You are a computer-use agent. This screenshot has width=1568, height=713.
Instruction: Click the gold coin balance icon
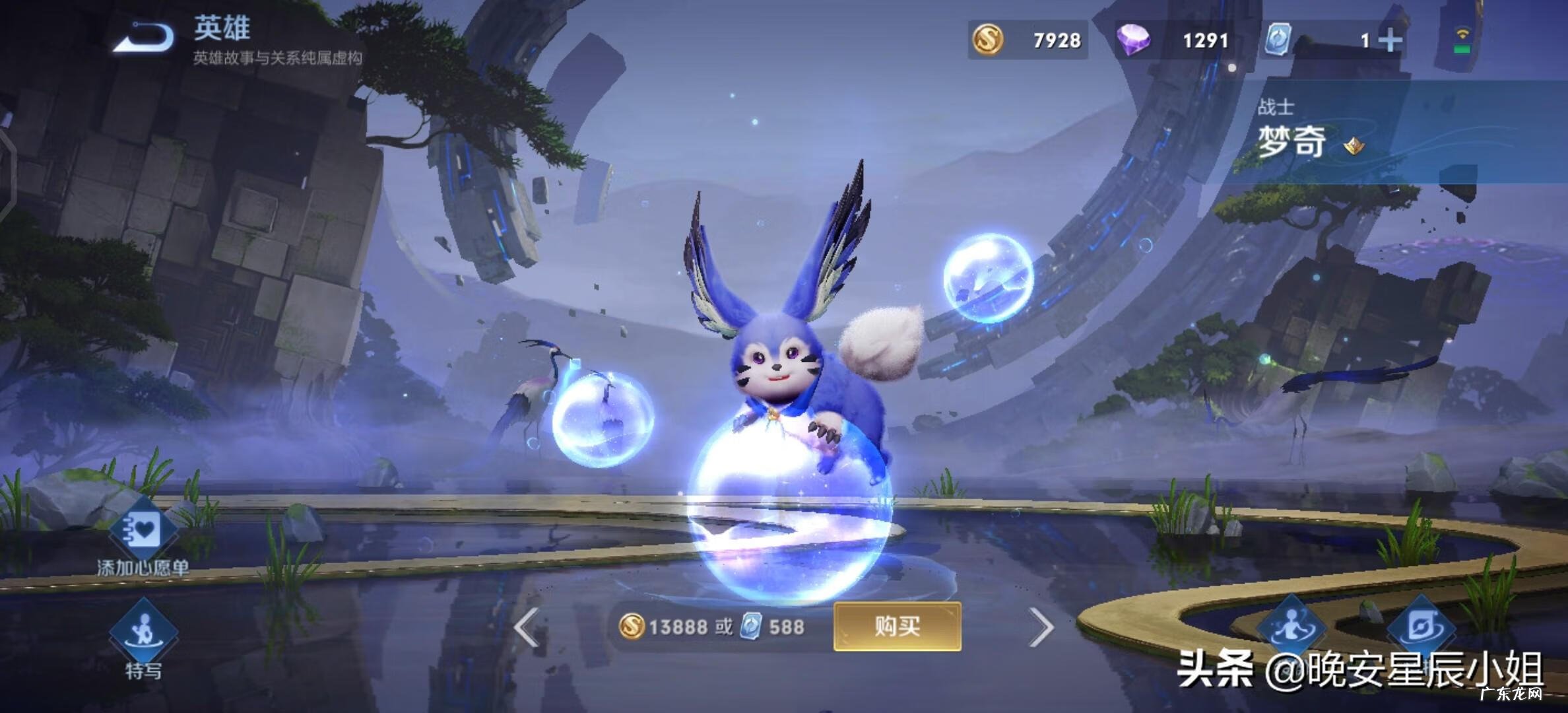click(987, 41)
